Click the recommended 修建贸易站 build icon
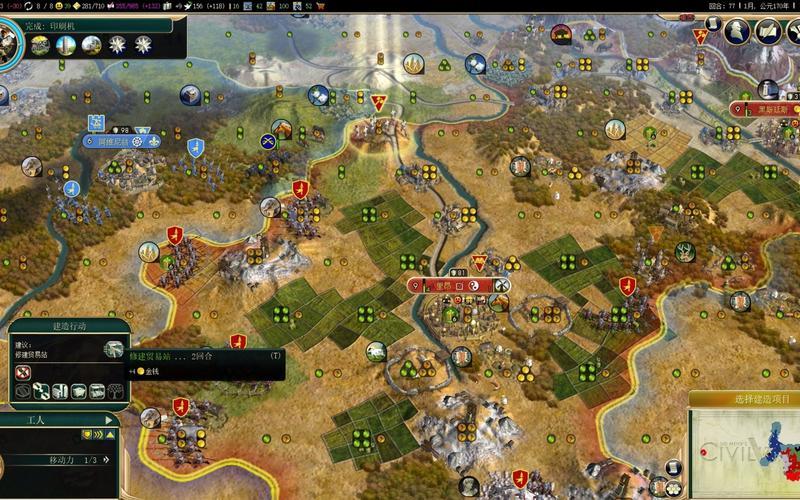This screenshot has width=800, height=500. pos(114,350)
